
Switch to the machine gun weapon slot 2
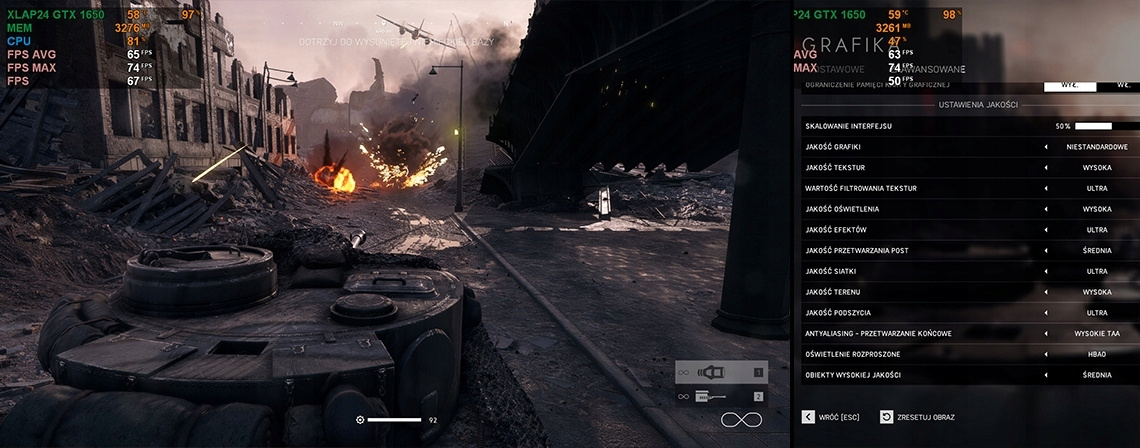[x=721, y=397]
